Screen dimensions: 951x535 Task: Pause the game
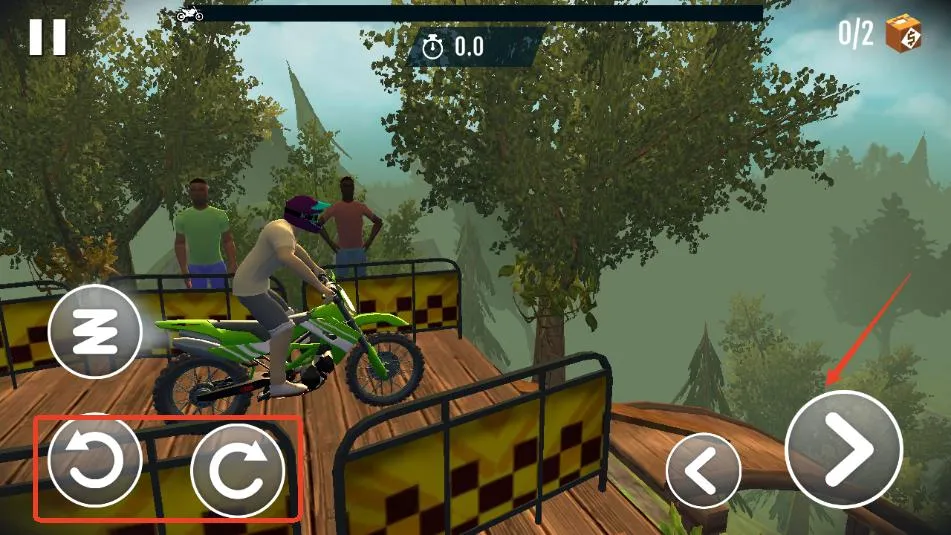click(x=47, y=37)
